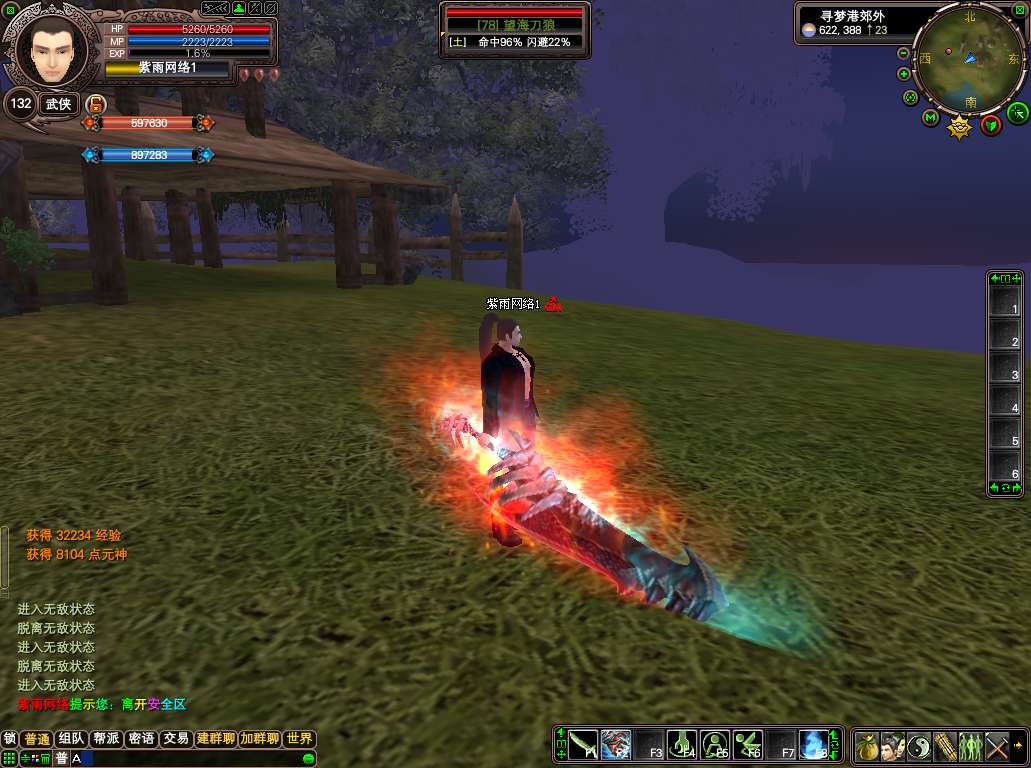Click the 加群聊 join group chat button
1031x768 pixels.
click(x=259, y=739)
